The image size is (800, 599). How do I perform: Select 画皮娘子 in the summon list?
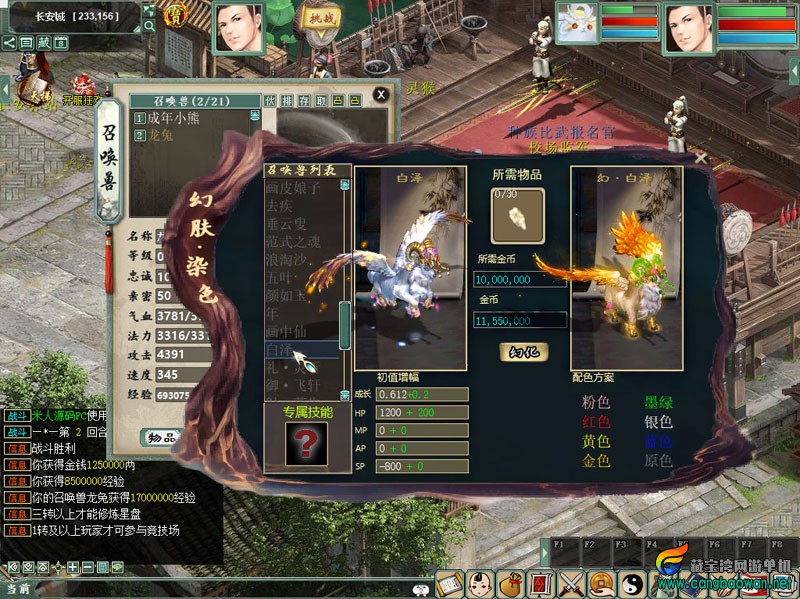pos(294,187)
